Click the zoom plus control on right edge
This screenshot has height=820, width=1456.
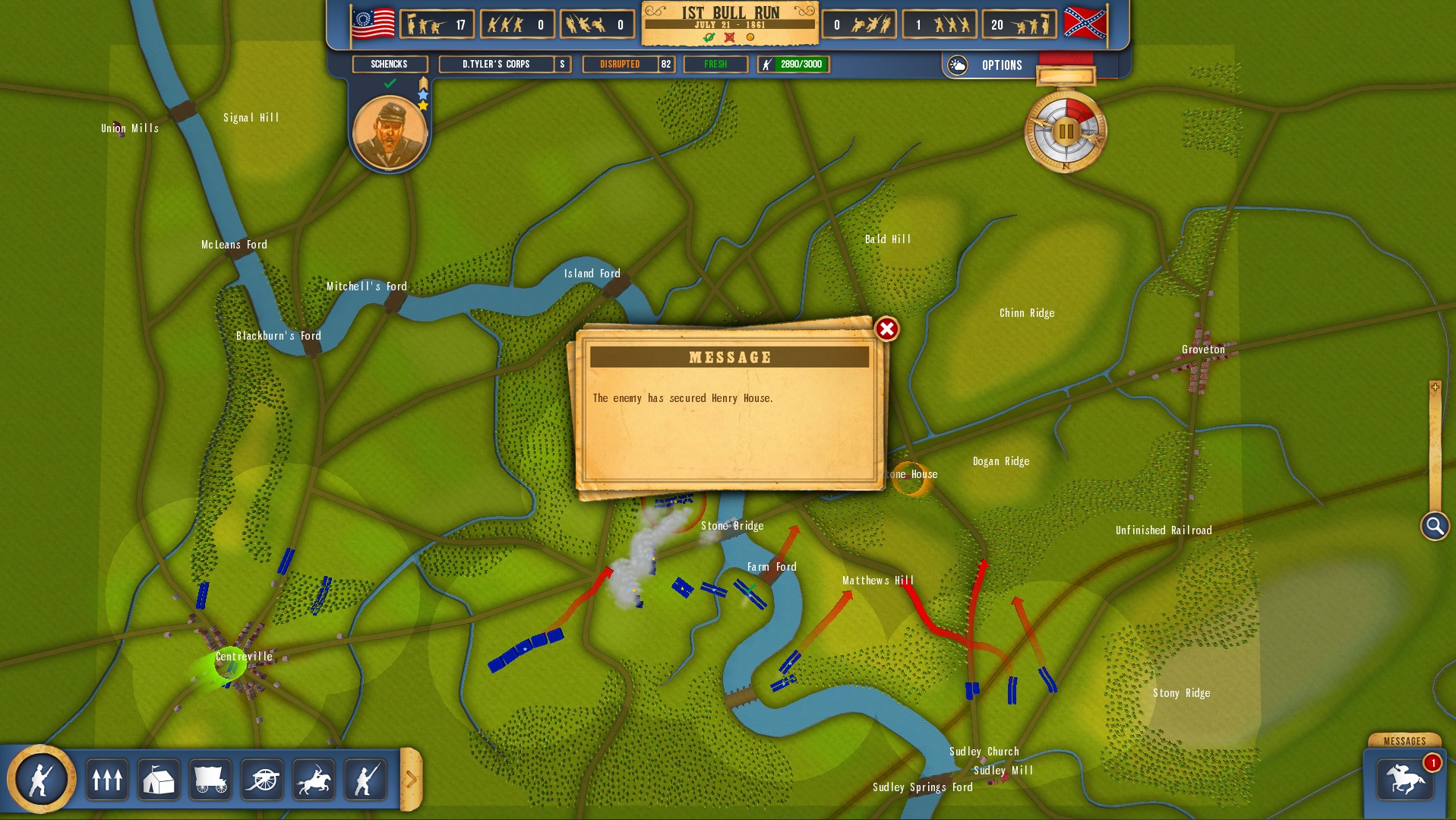(x=1435, y=388)
